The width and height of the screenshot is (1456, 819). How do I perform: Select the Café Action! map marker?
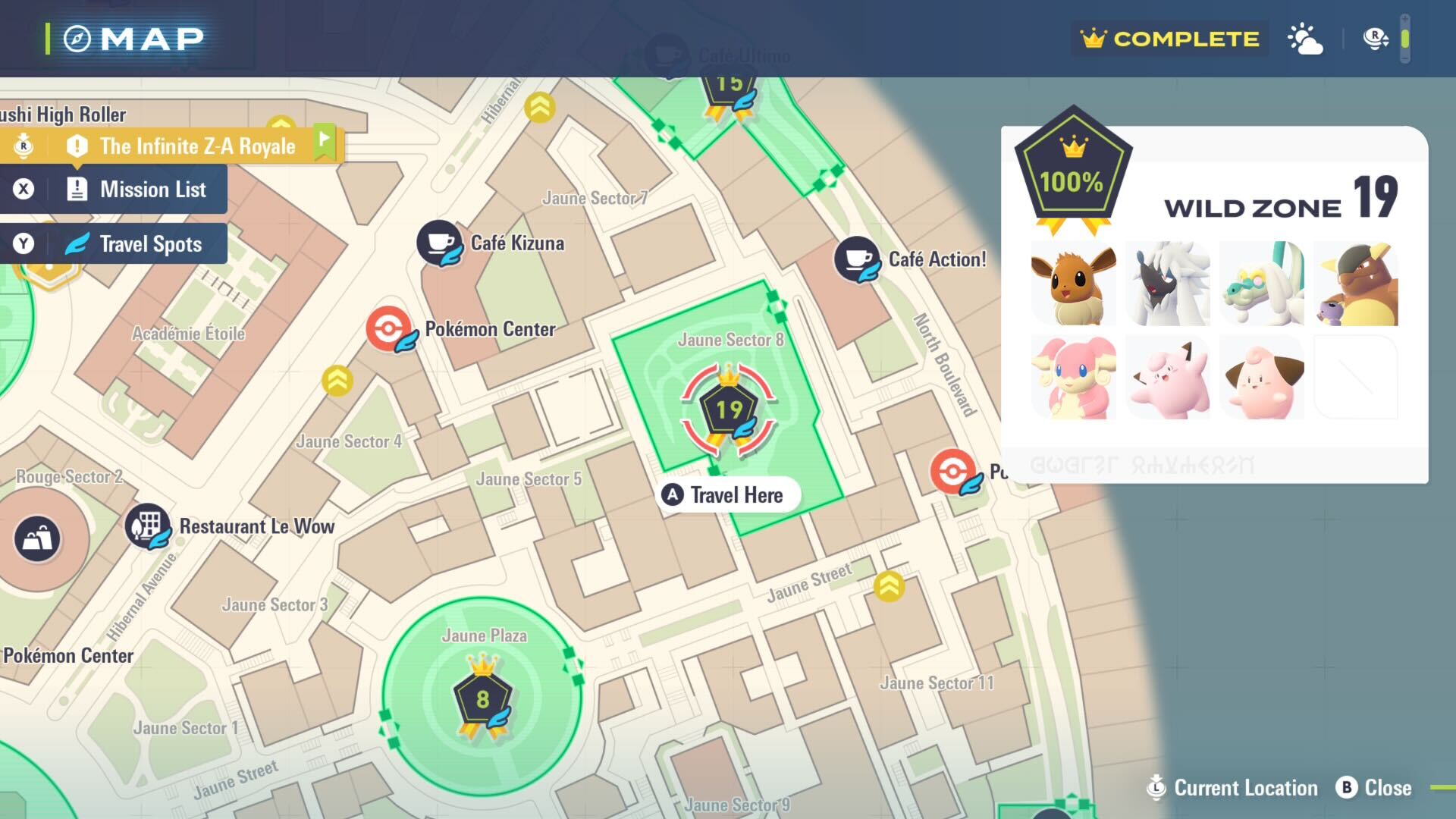coord(857,259)
